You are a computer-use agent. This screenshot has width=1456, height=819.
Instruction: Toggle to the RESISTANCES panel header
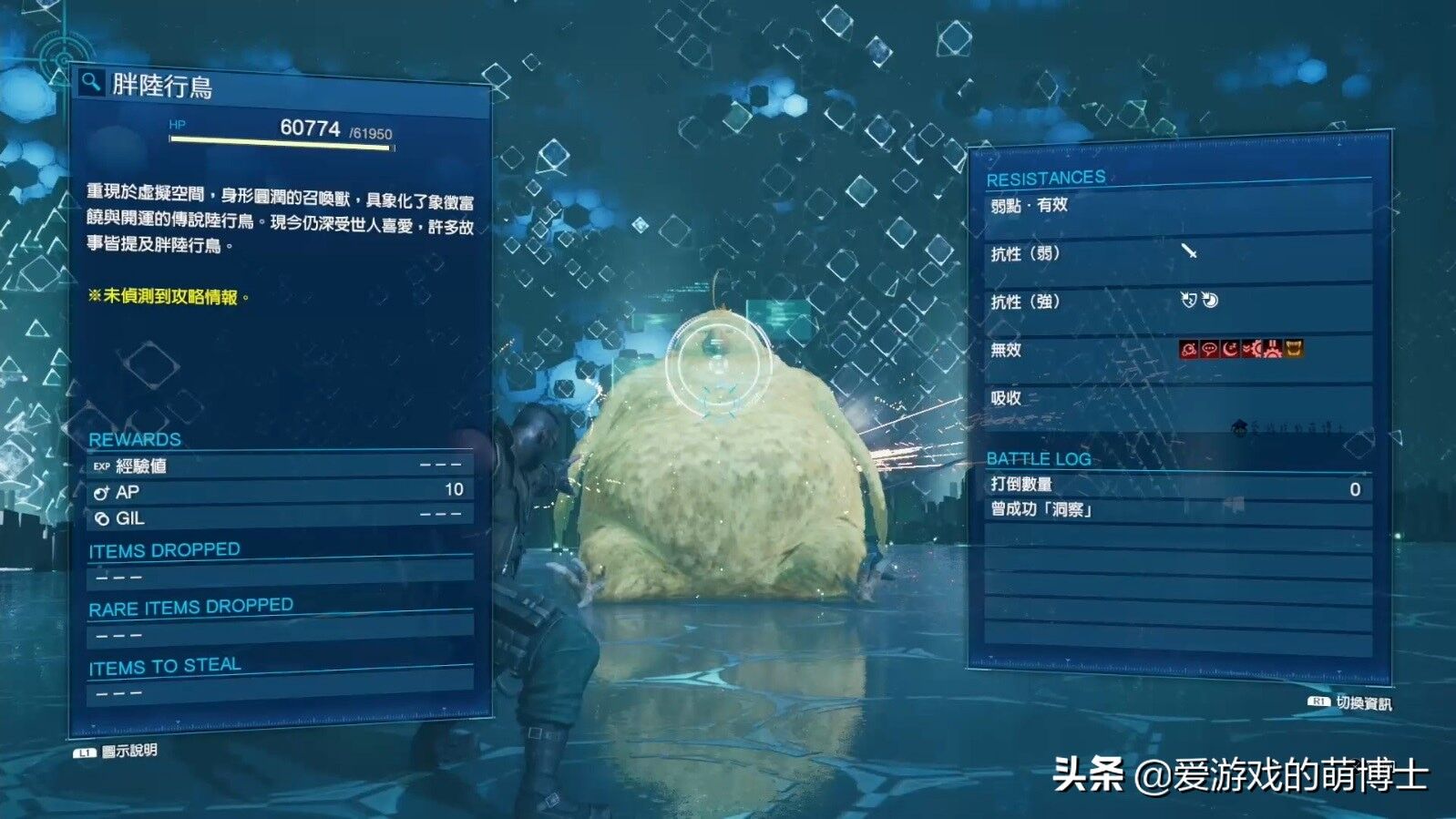tap(1048, 178)
